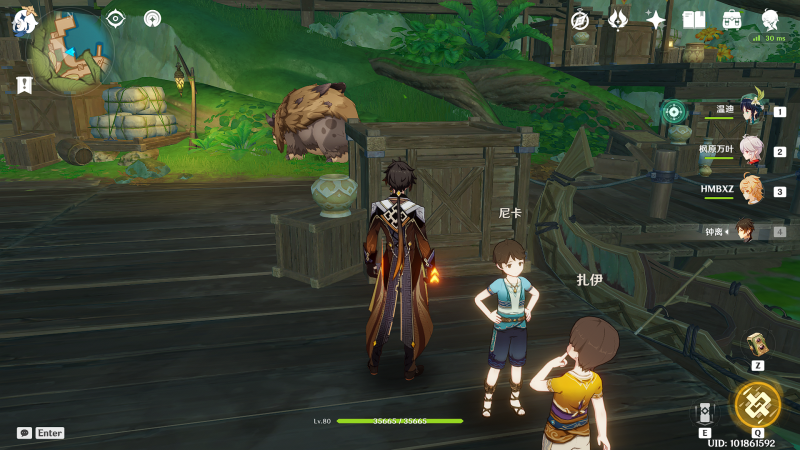Click the circular arc icon right of the eye

152,18
